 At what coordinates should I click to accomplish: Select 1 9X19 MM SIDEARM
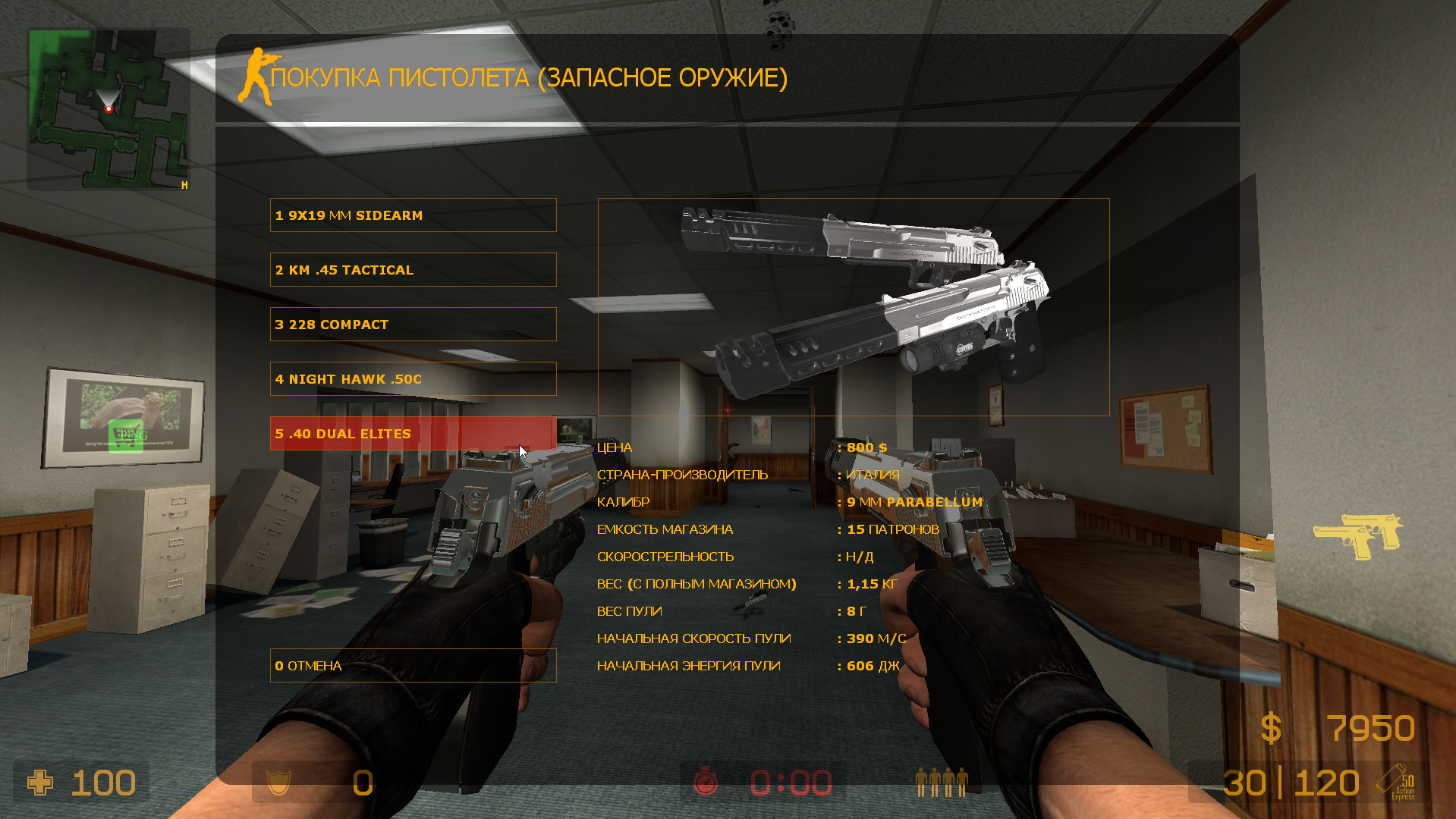point(413,215)
